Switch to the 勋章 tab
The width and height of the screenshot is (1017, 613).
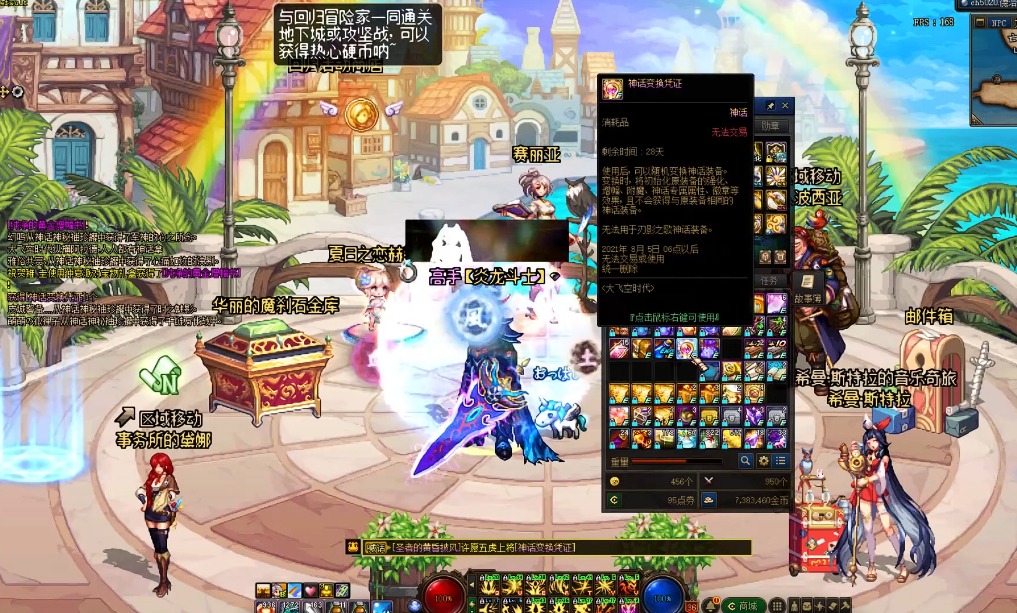point(771,126)
